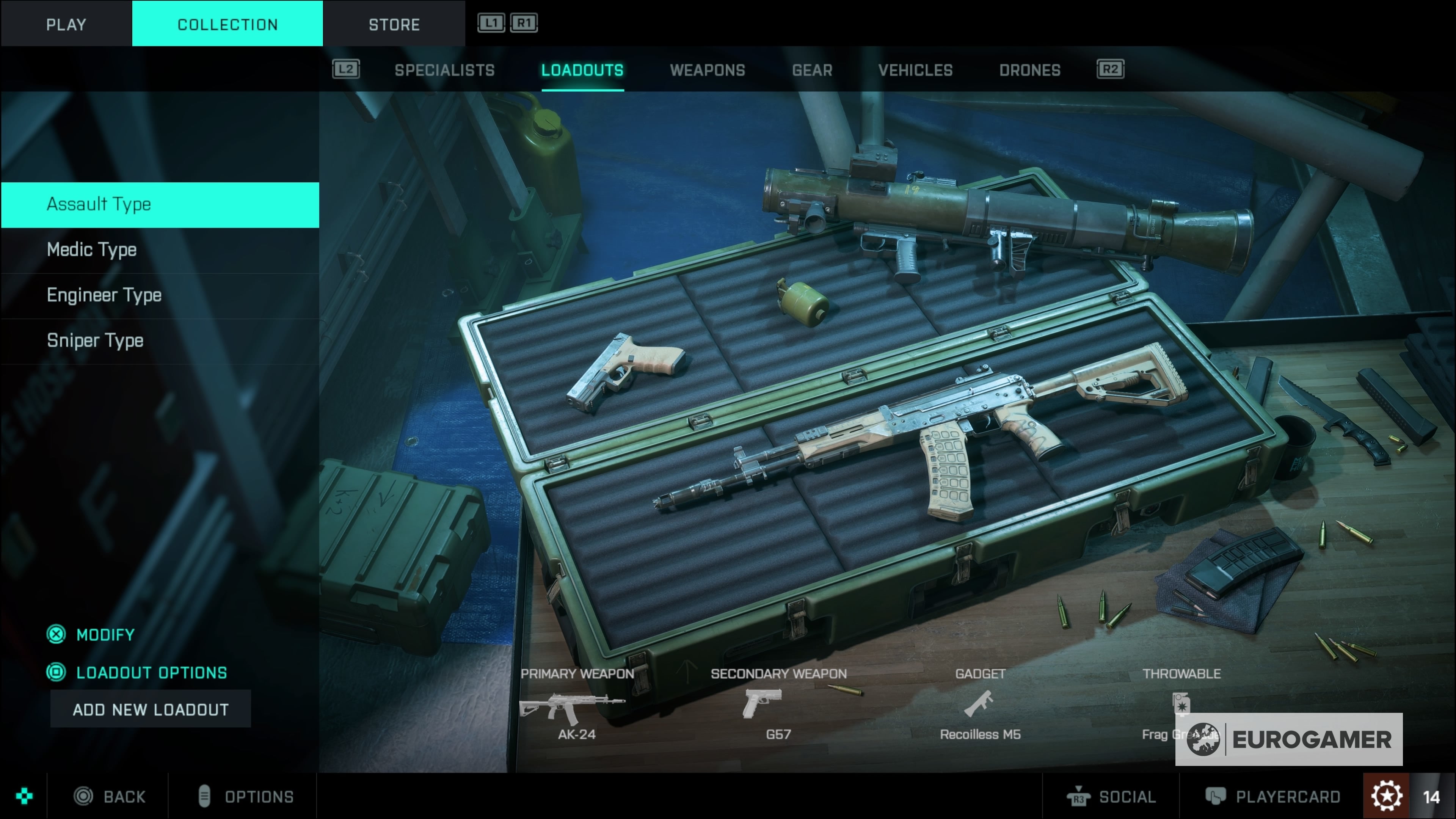Select the Sniper Type loadout
Screen dimensions: 1456x819
[95, 340]
